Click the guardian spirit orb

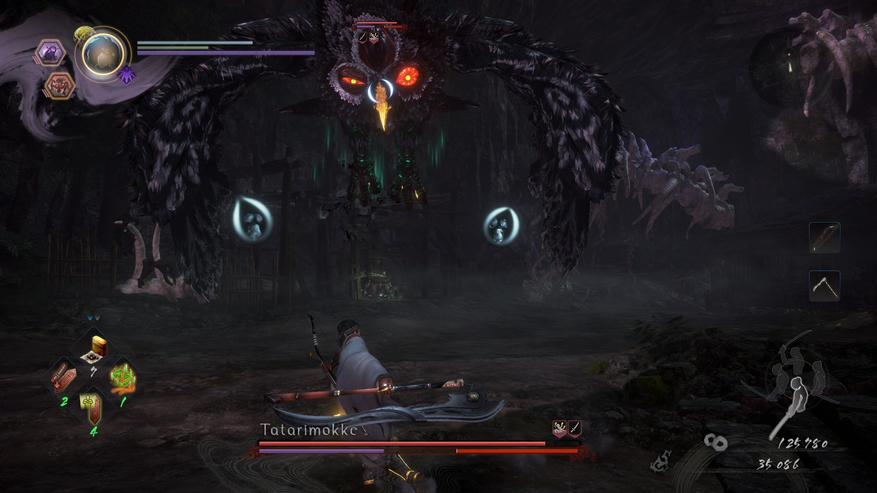[x=102, y=55]
